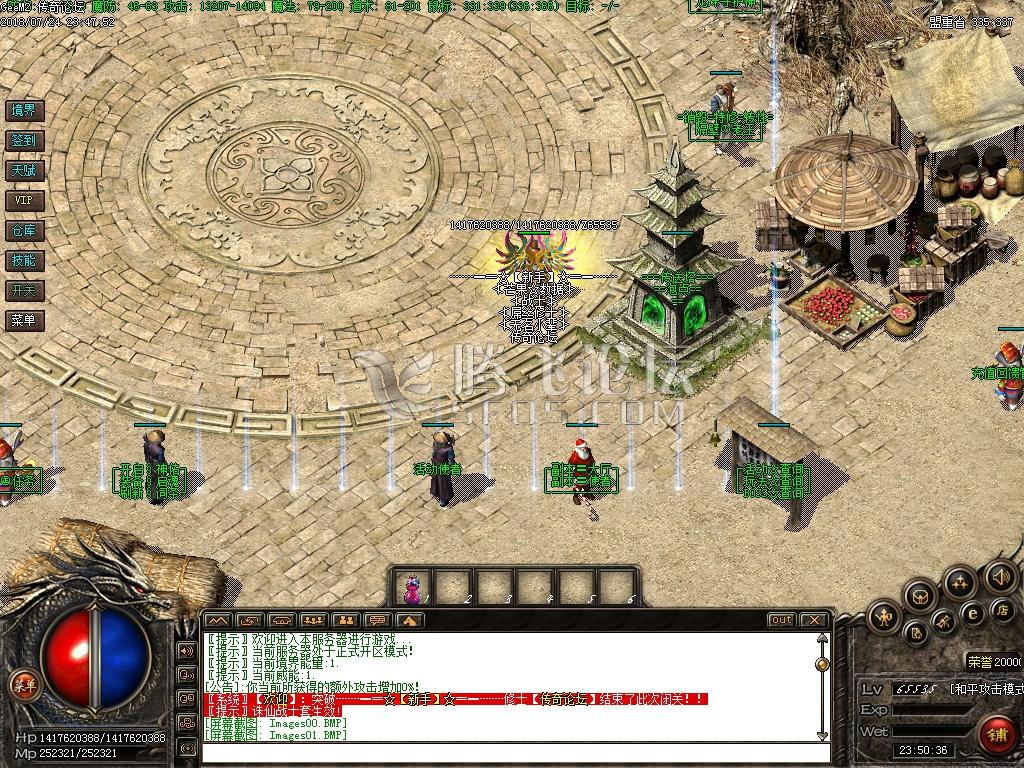This screenshot has height=768, width=1024.
Task: Toggle sound with the speaker icon
Action: coord(1000,577)
